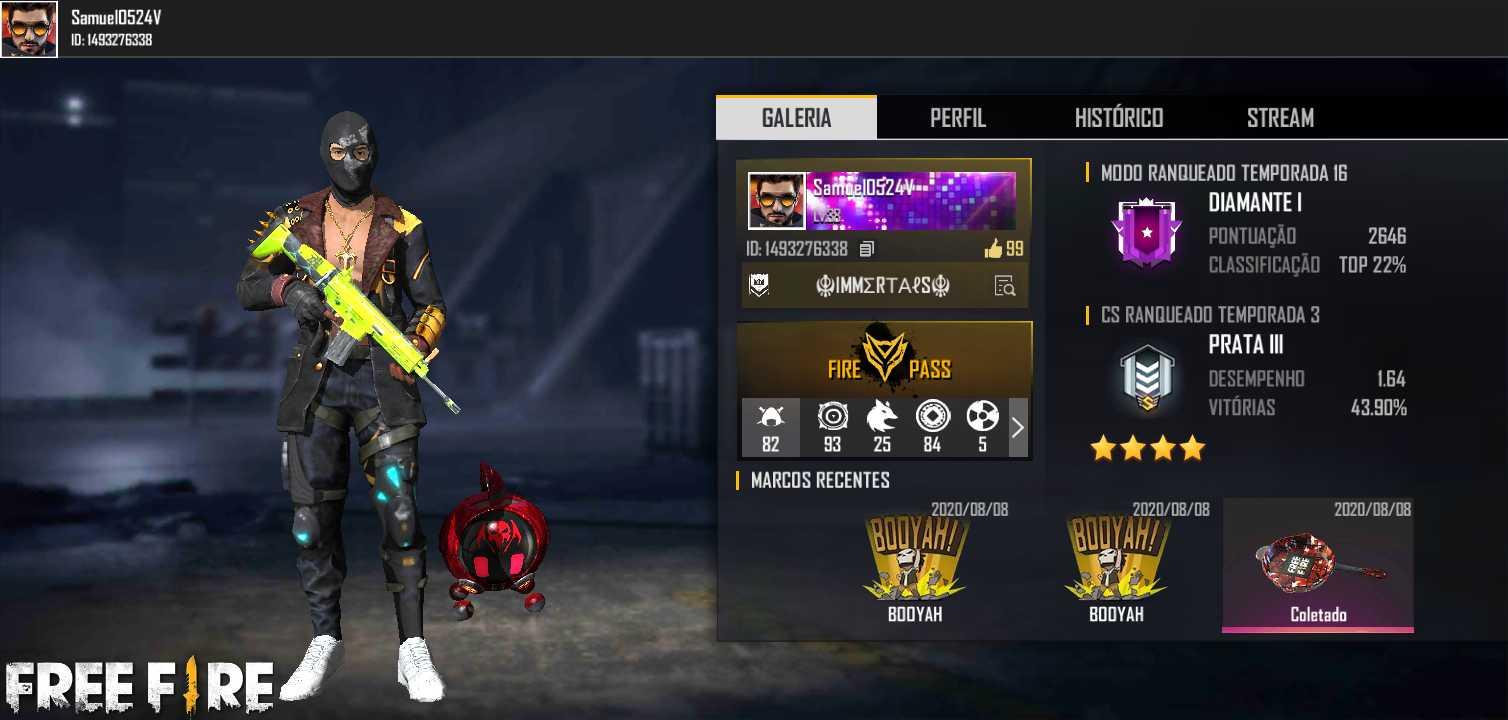Select the badge showing 93
1508x720 pixels.
pyautogui.click(x=832, y=427)
